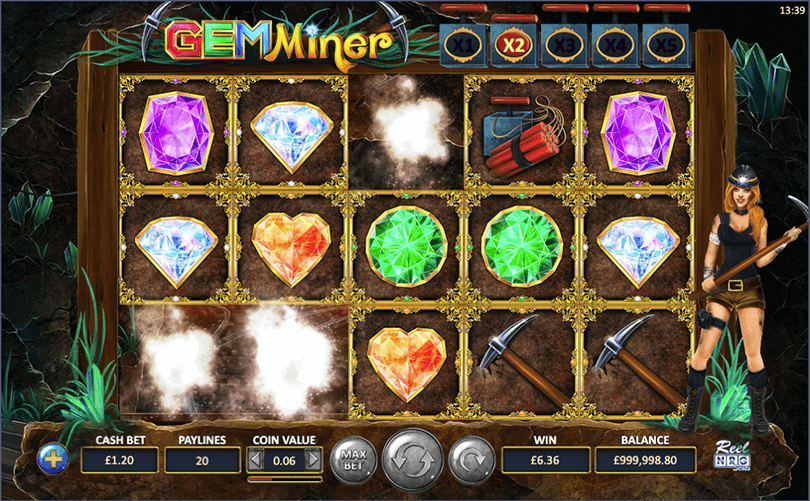This screenshot has height=501, width=810.
Task: Click the Max Bet button
Action: click(350, 459)
